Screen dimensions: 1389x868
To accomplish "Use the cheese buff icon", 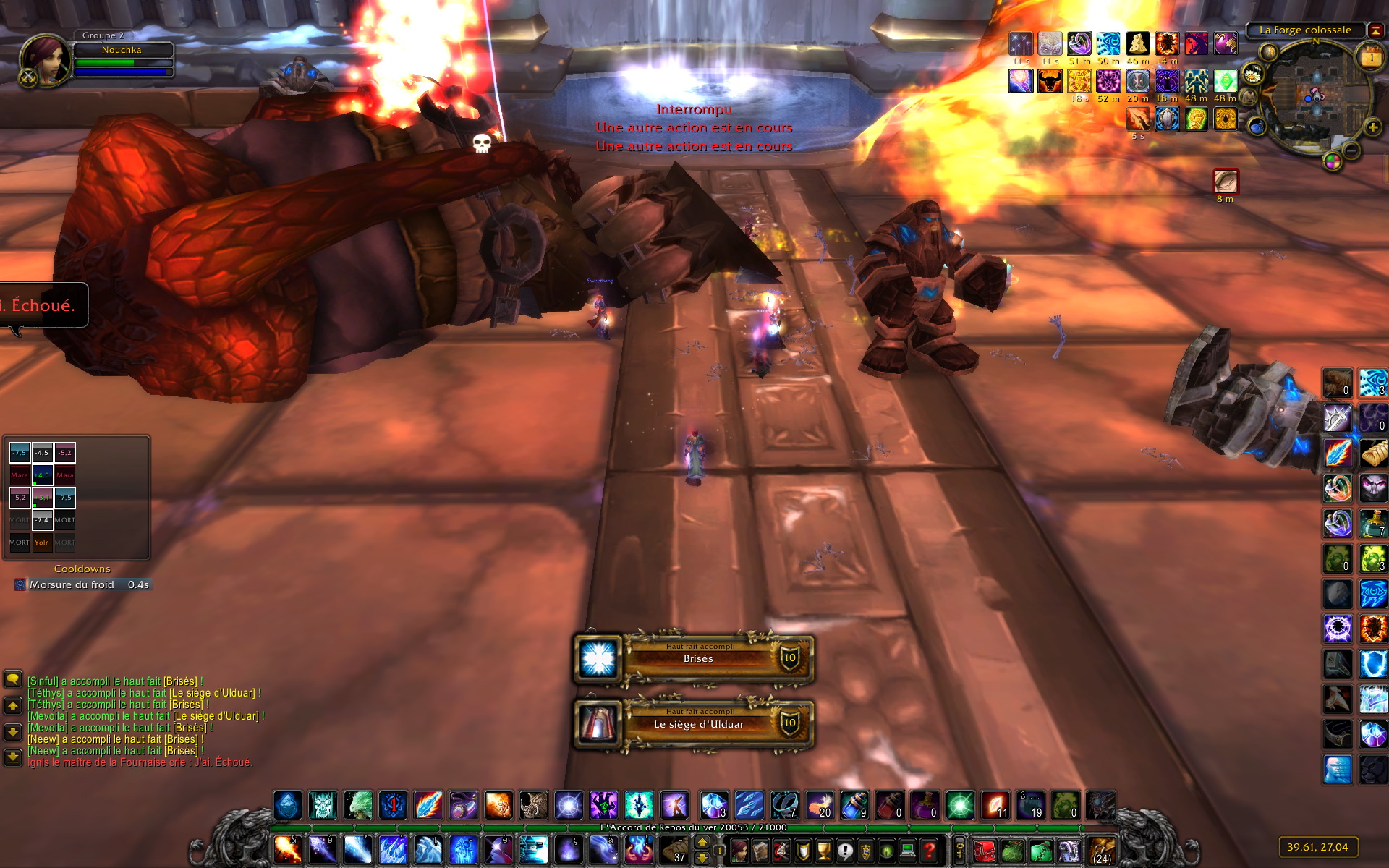I will click(x=1137, y=43).
